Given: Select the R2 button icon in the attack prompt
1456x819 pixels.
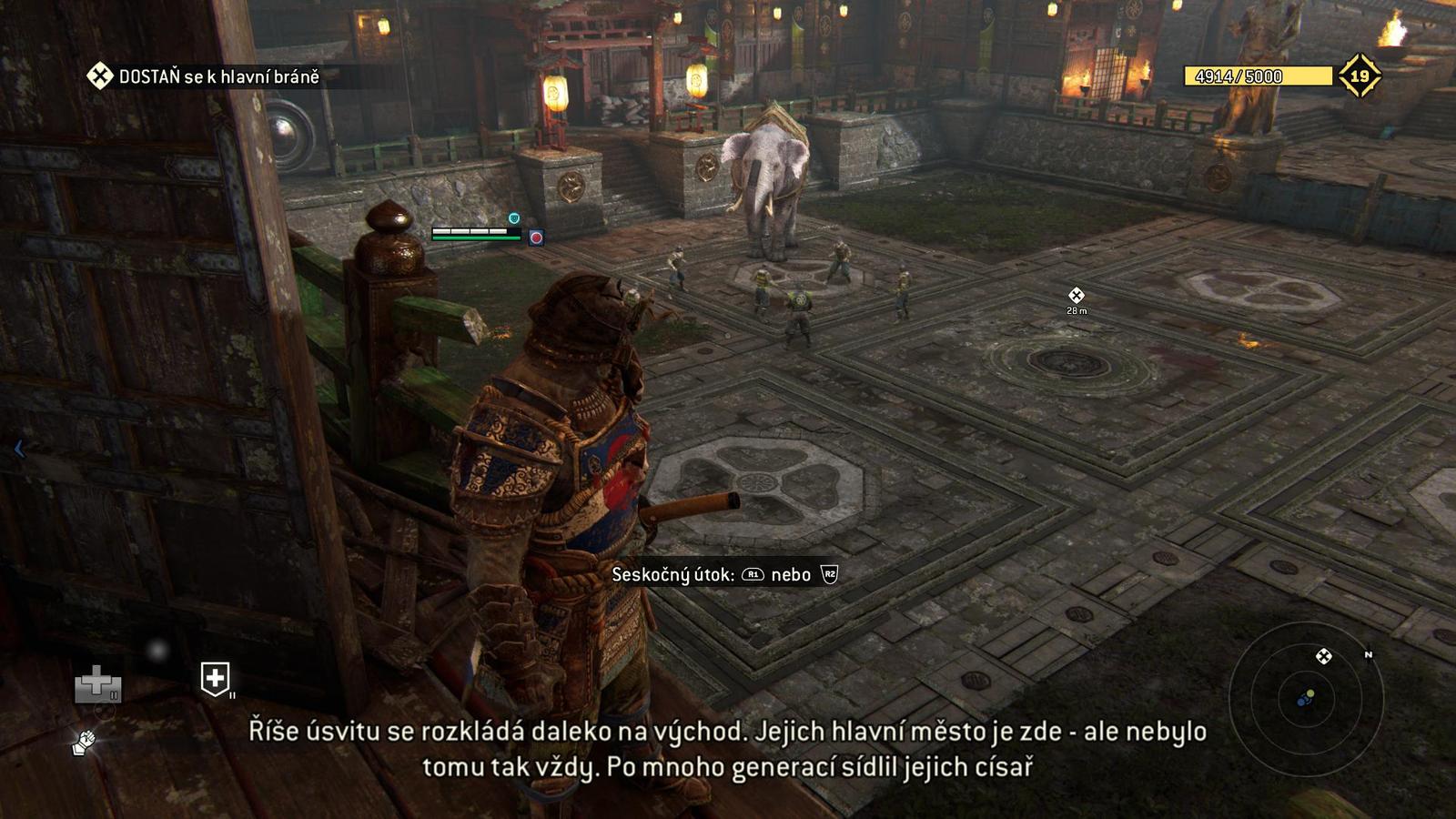Looking at the screenshot, I should click(x=828, y=575).
